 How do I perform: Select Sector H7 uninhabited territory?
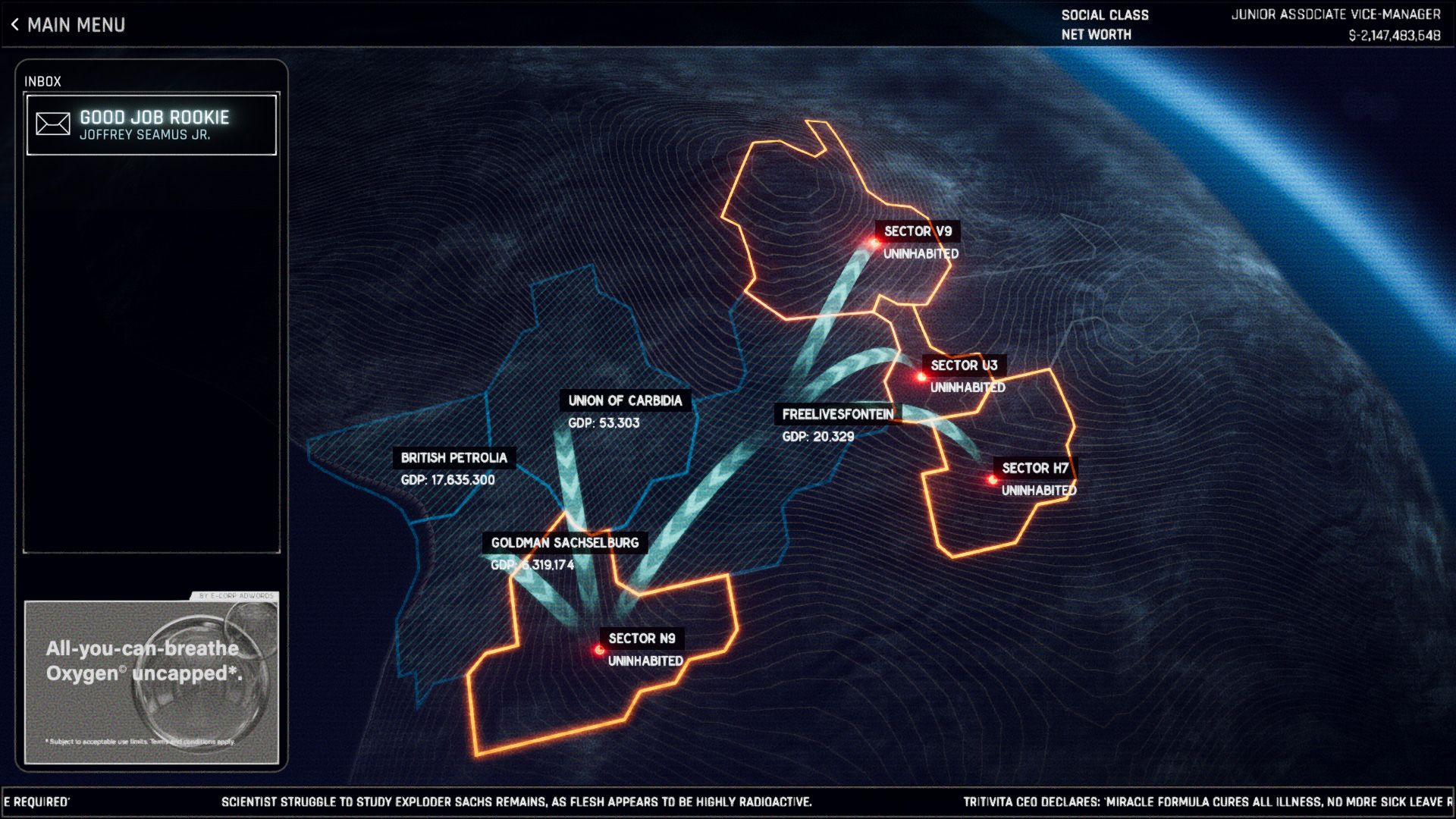1034,469
